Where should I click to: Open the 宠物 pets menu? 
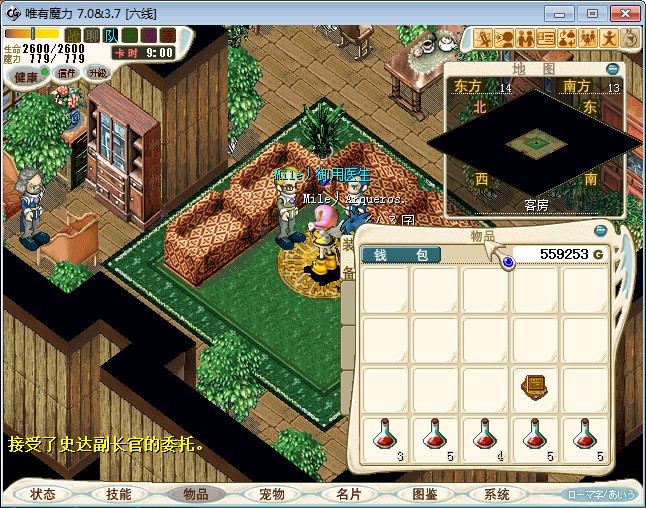(x=270, y=494)
